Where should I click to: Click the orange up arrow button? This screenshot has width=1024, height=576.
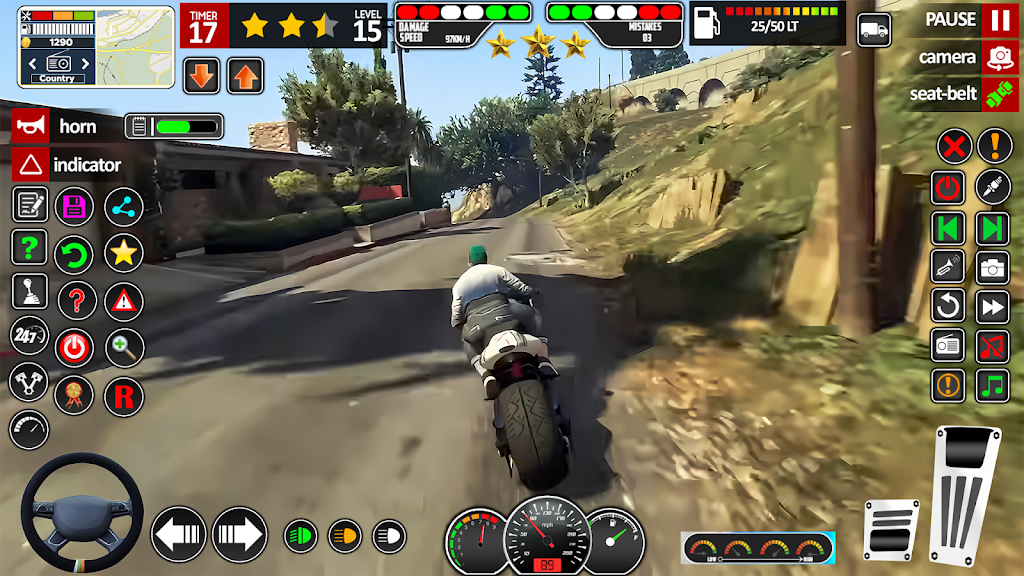(x=245, y=75)
